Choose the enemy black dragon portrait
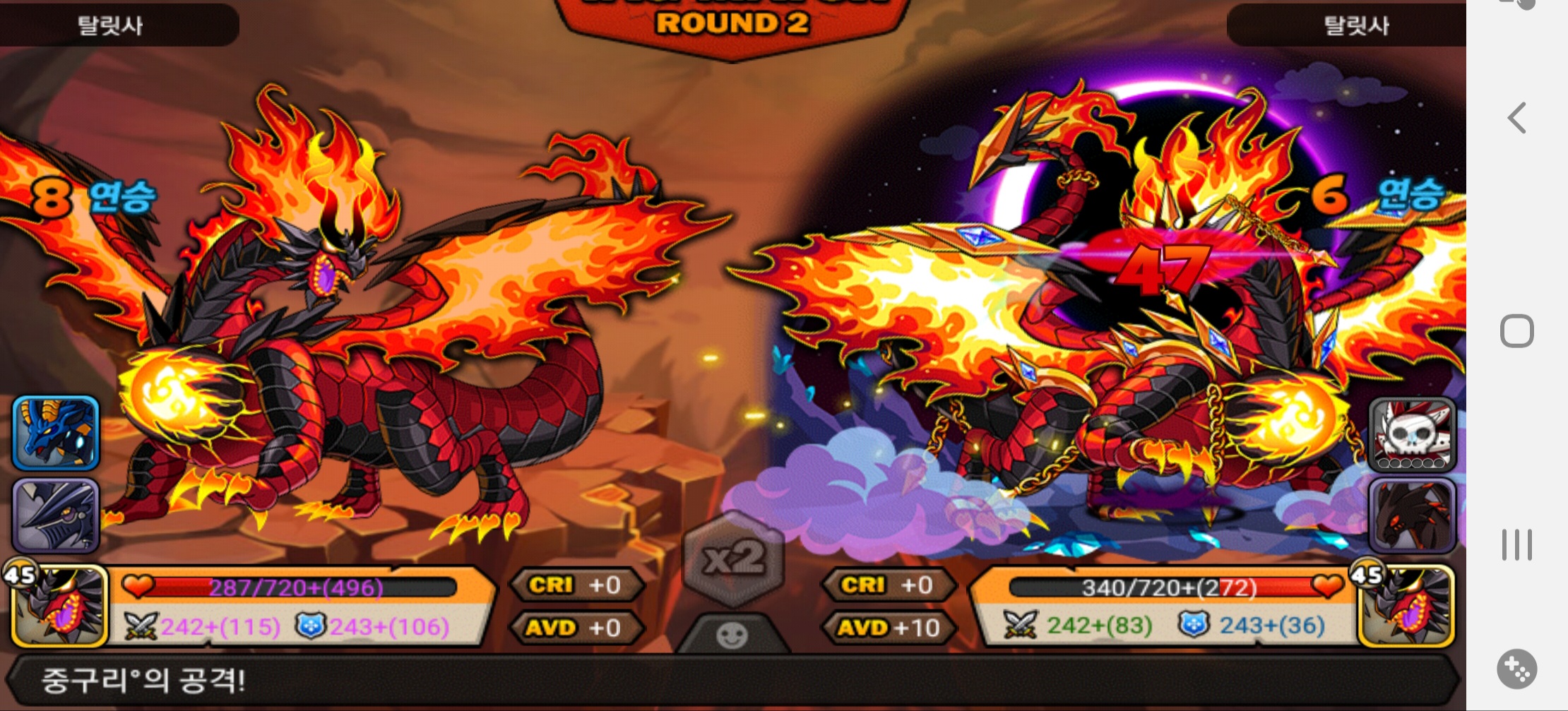The width and height of the screenshot is (1568, 711). (1412, 515)
